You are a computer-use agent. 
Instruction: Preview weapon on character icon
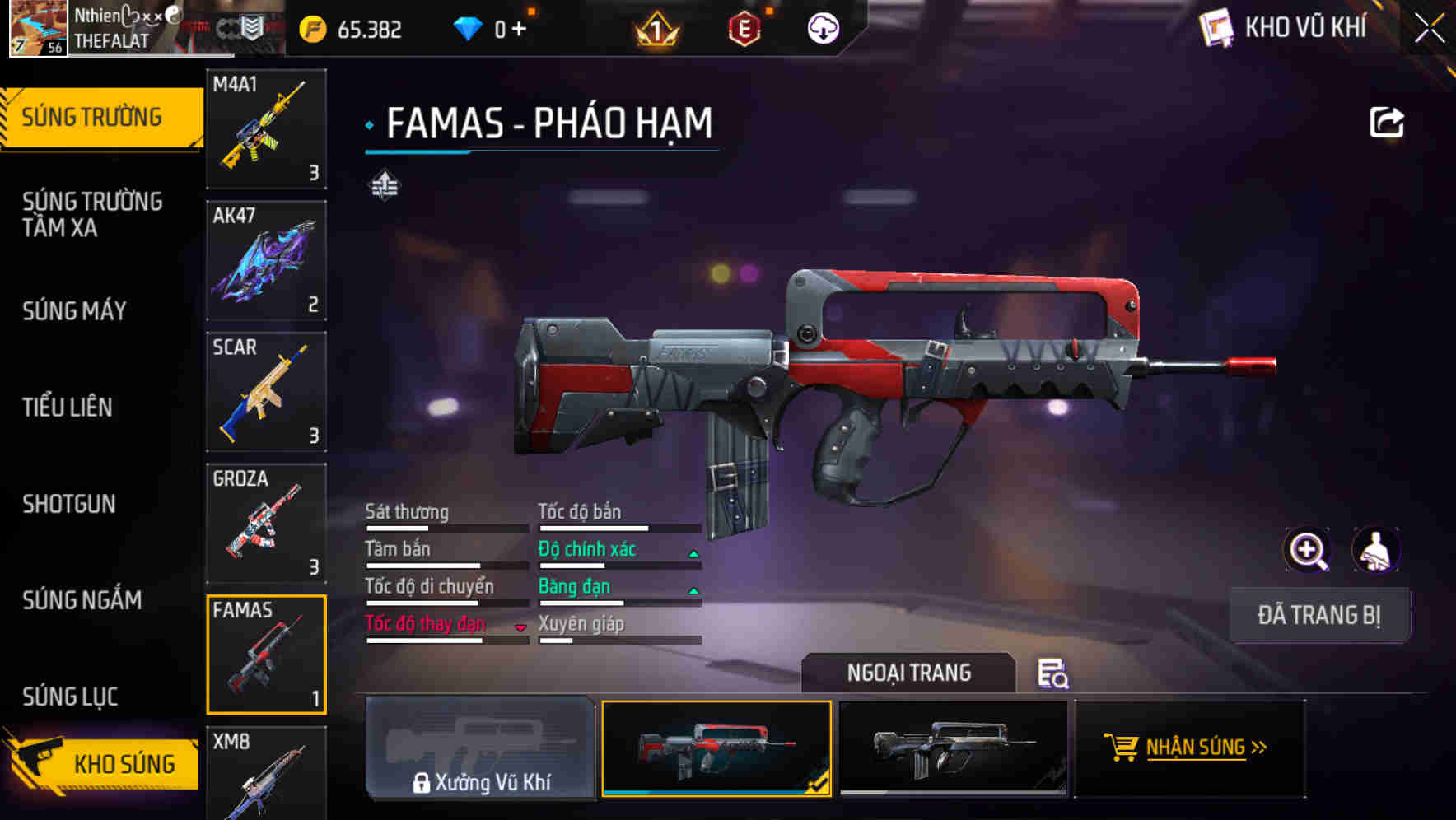1375,550
